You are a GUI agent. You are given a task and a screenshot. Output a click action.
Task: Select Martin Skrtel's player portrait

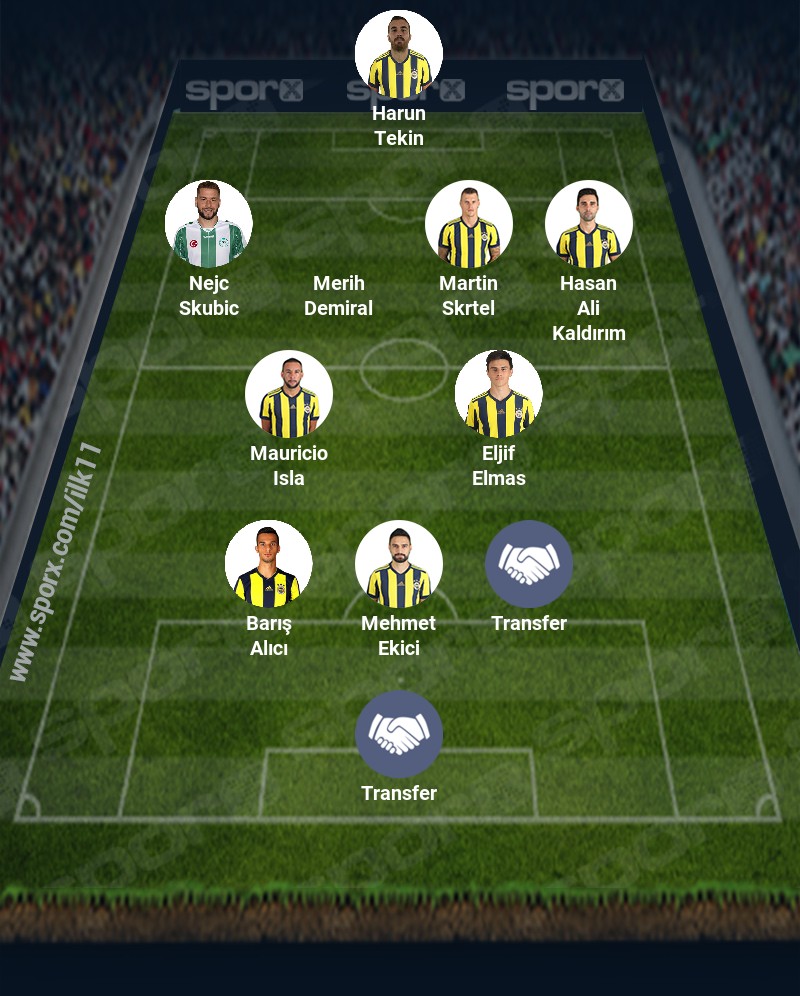[x=469, y=224]
